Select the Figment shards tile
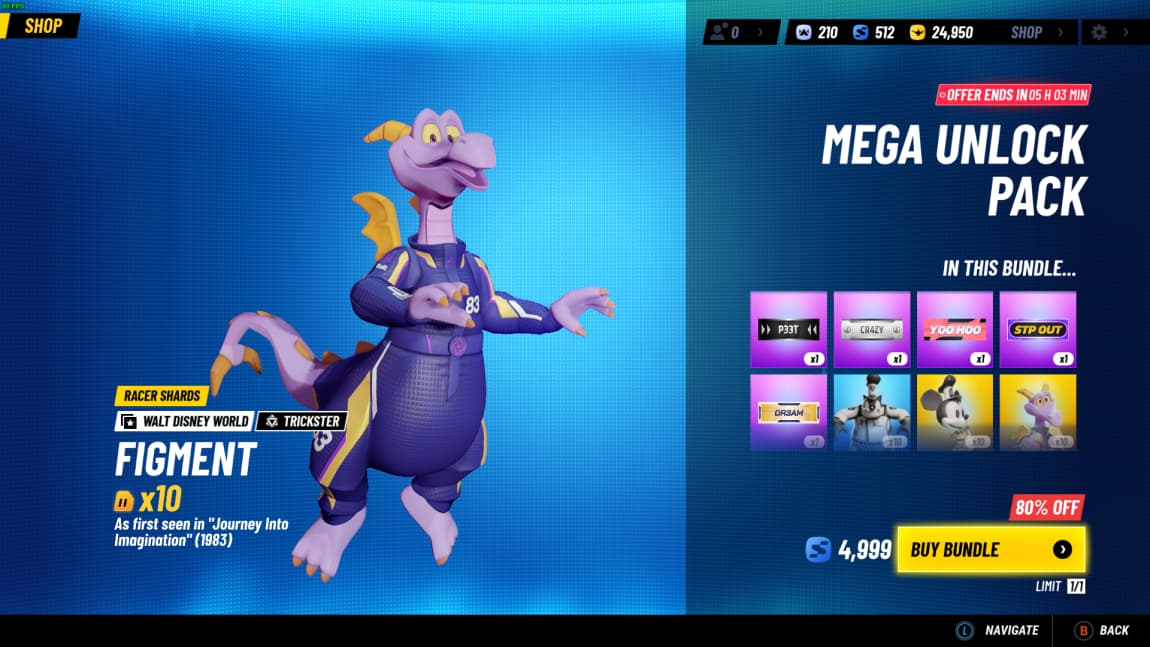The image size is (1150, 647). (1038, 412)
